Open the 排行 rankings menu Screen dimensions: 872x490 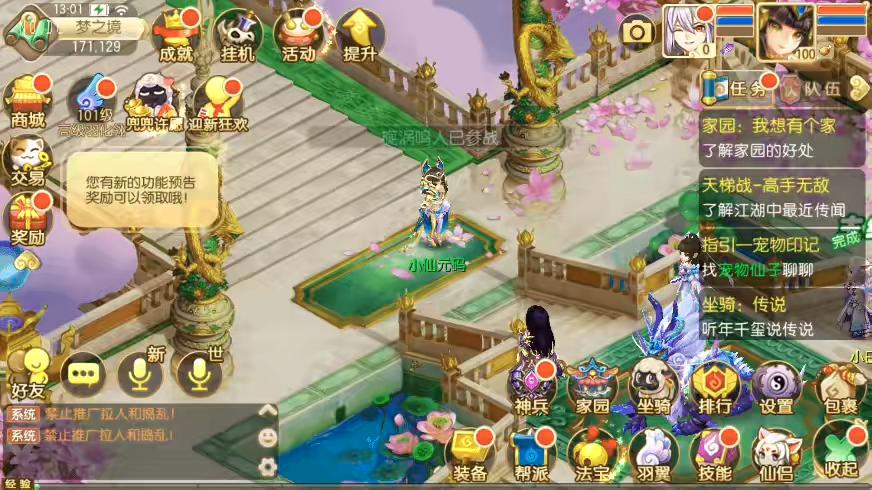(714, 387)
